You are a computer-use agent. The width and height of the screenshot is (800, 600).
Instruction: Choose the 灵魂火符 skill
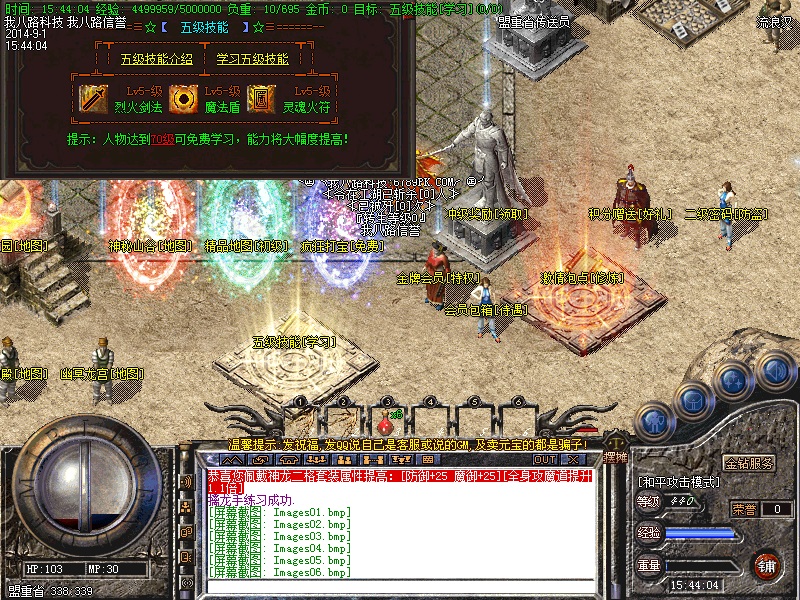[300, 103]
